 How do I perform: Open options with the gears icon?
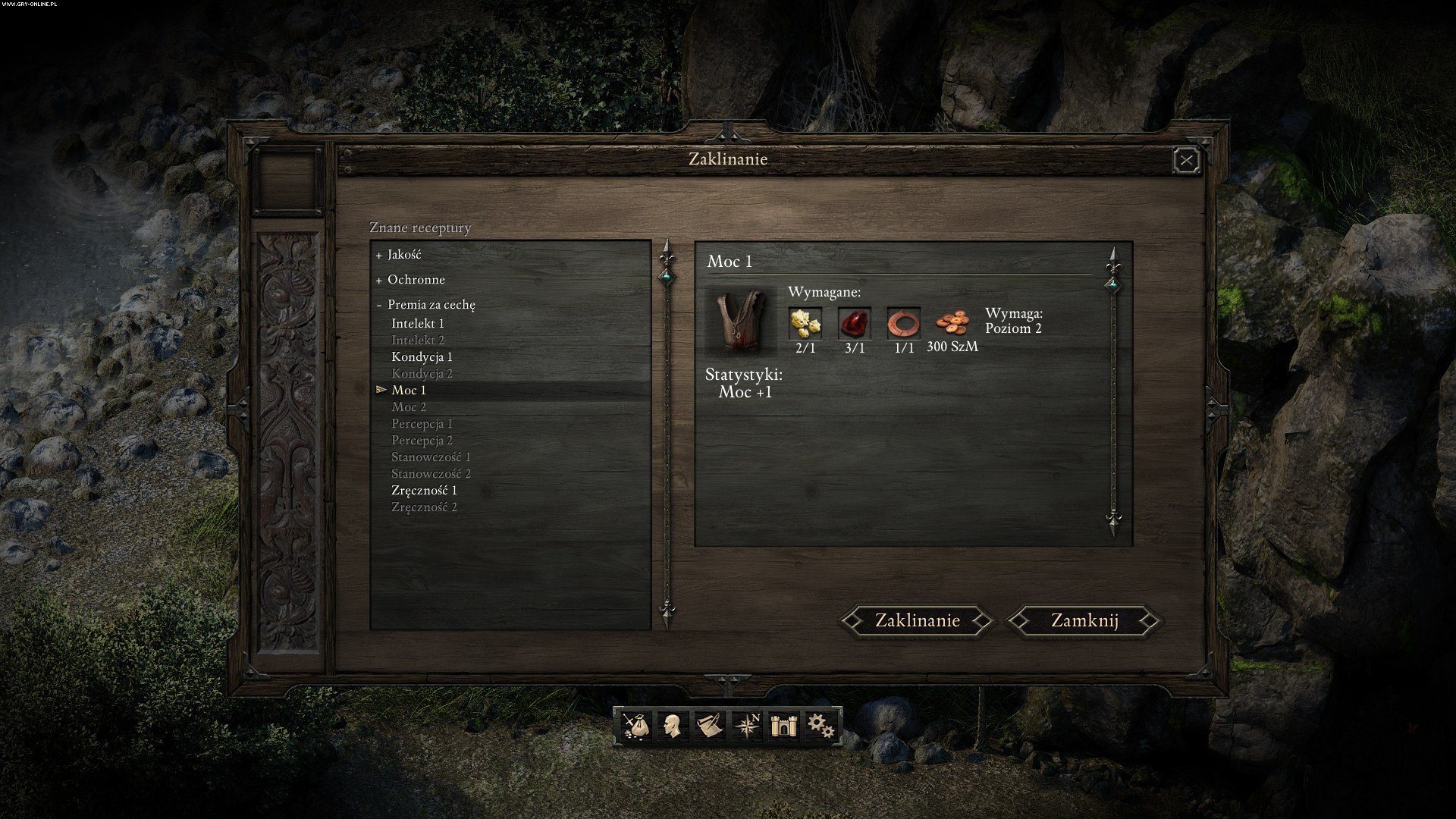[820, 726]
